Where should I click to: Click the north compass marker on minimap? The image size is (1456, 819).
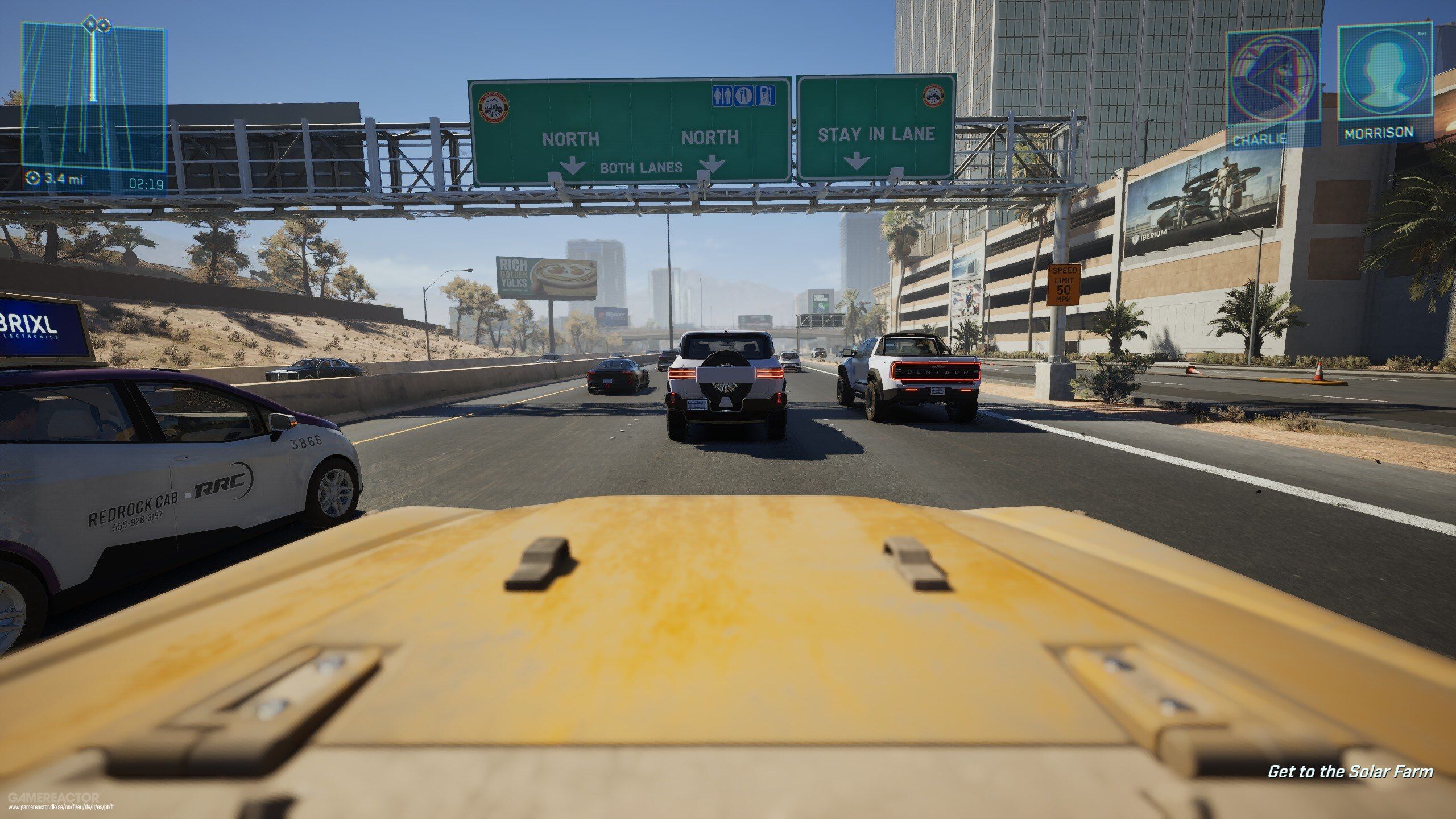pos(90,24)
